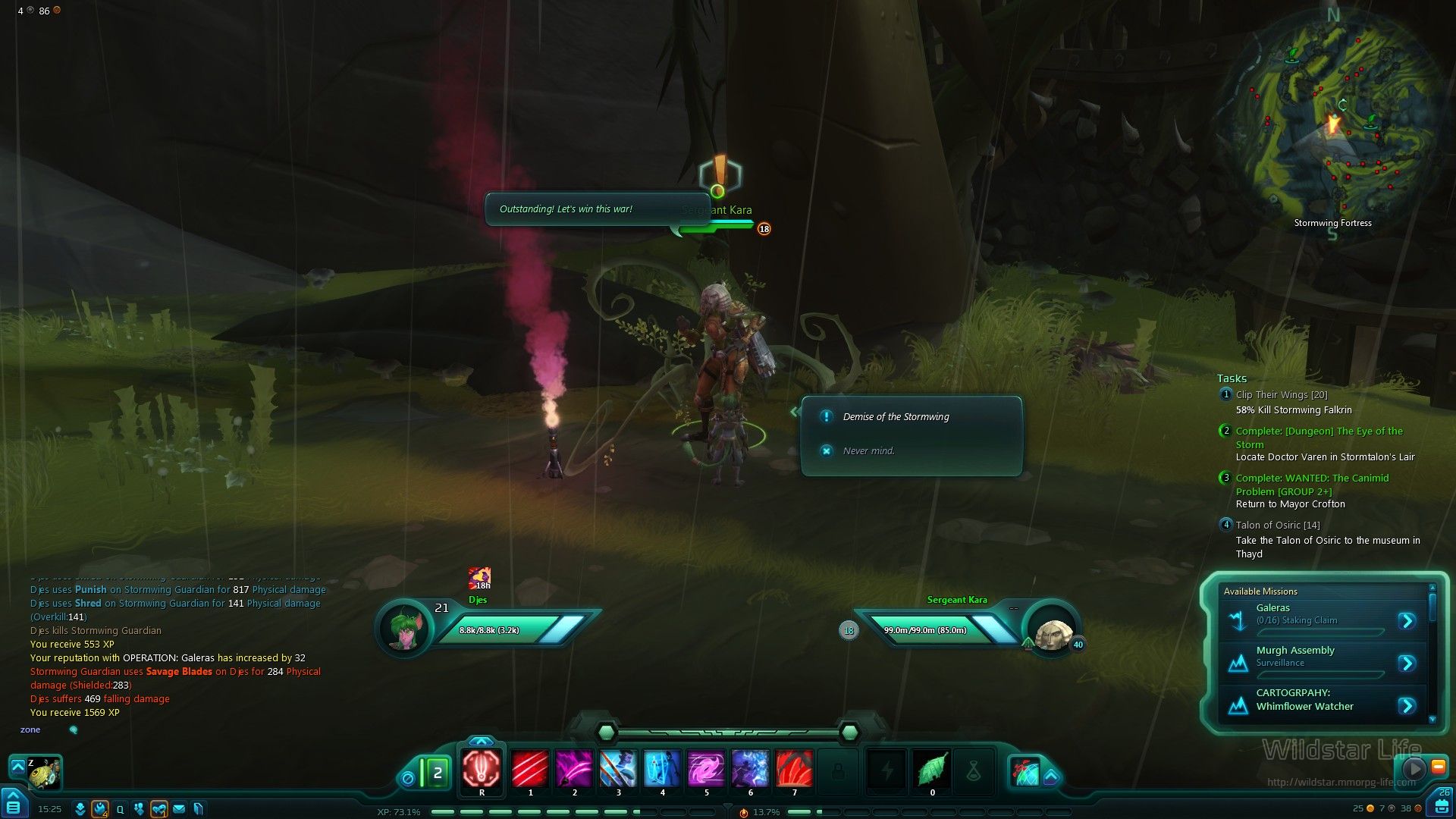Activate the pink vortex ability
Viewport: 1456px width, 819px height.
[706, 767]
